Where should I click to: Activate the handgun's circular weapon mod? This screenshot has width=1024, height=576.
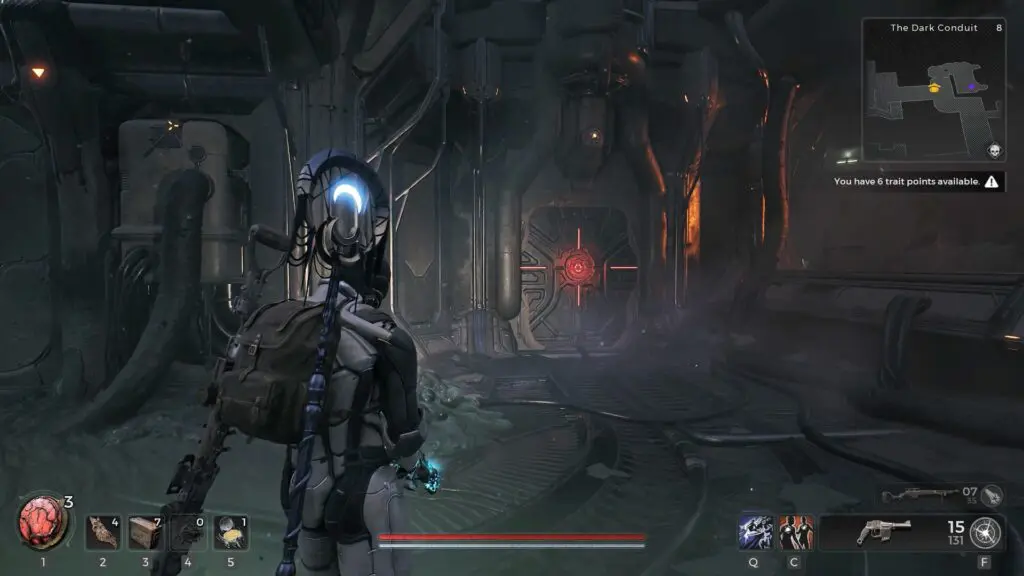tap(988, 532)
